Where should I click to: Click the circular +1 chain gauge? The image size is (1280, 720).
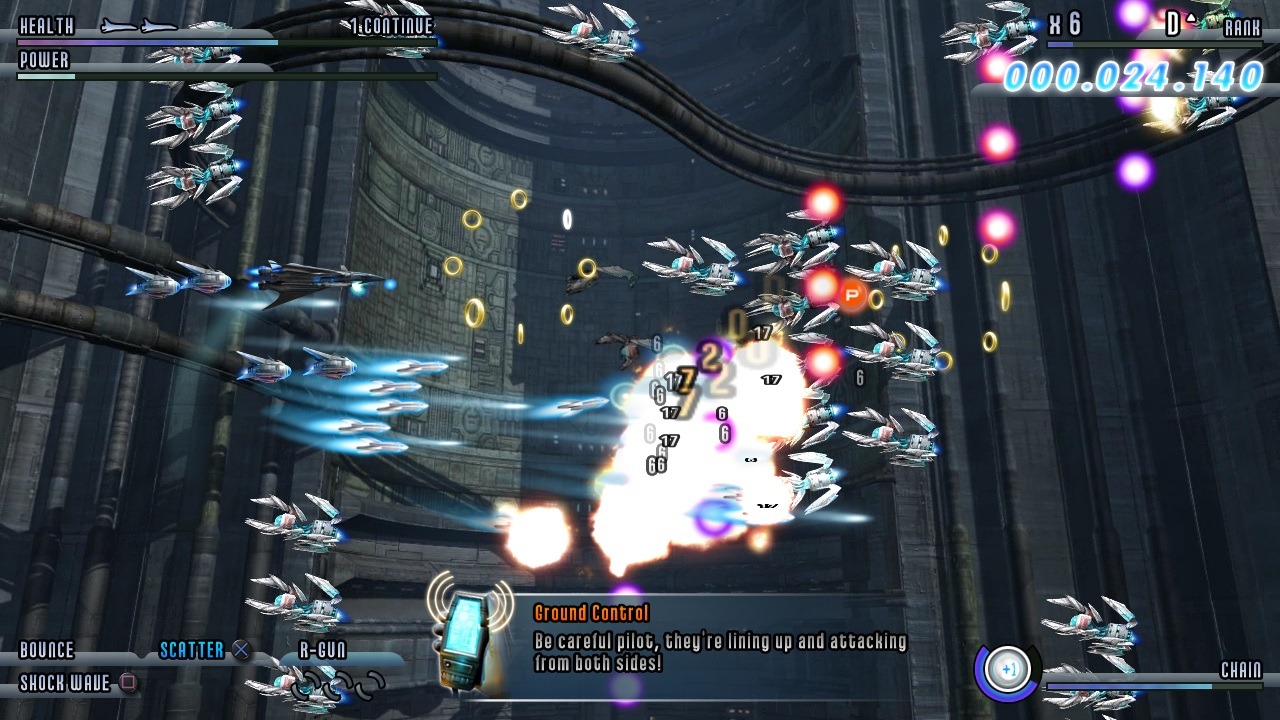click(x=1007, y=669)
